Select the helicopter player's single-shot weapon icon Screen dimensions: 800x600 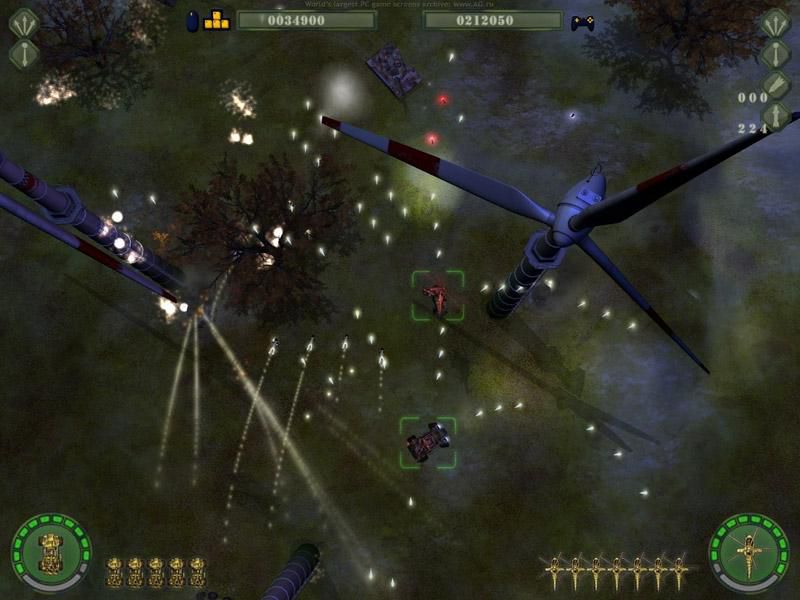(776, 53)
